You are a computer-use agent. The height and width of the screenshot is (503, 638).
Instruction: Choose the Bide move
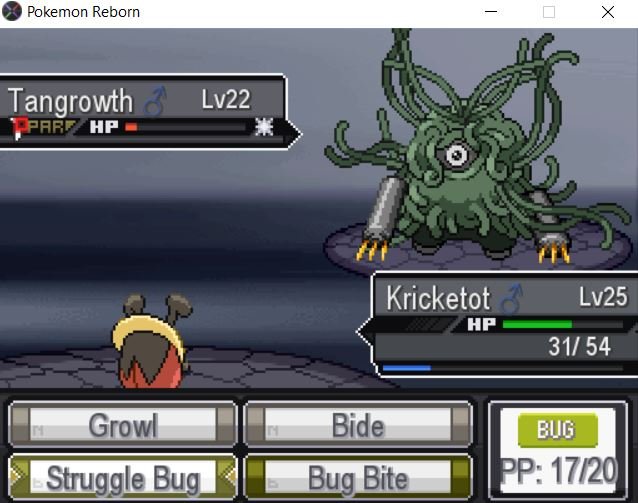point(358,425)
